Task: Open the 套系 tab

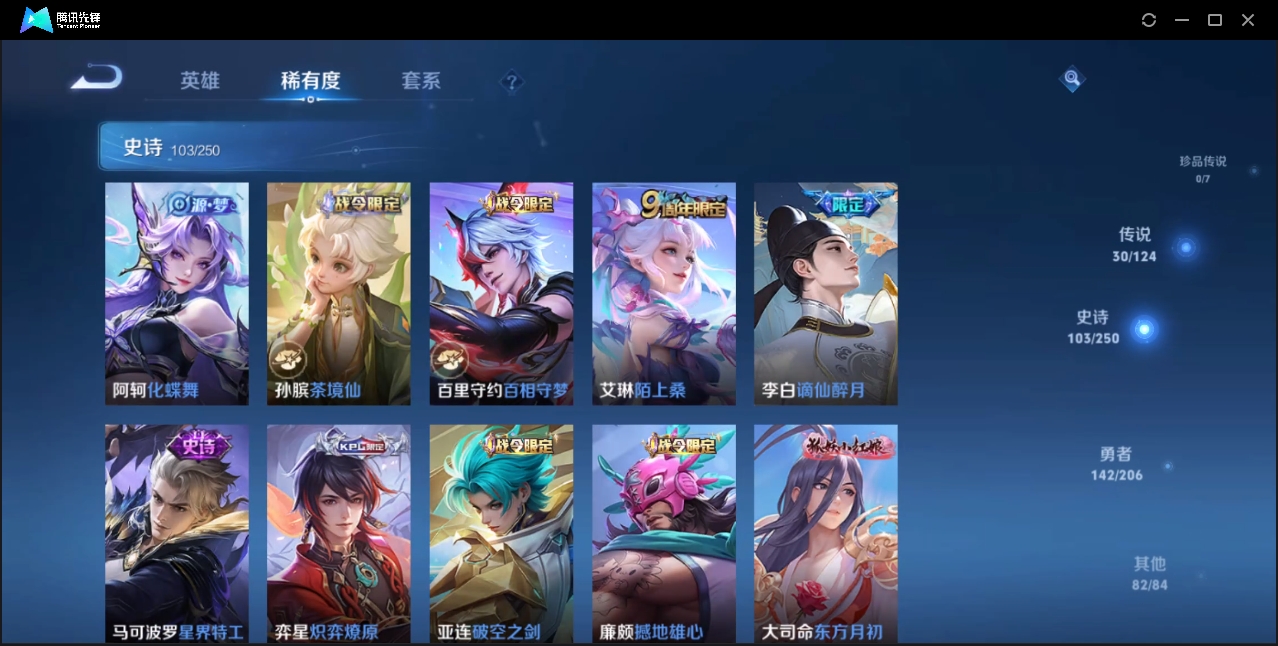Action: pos(421,81)
